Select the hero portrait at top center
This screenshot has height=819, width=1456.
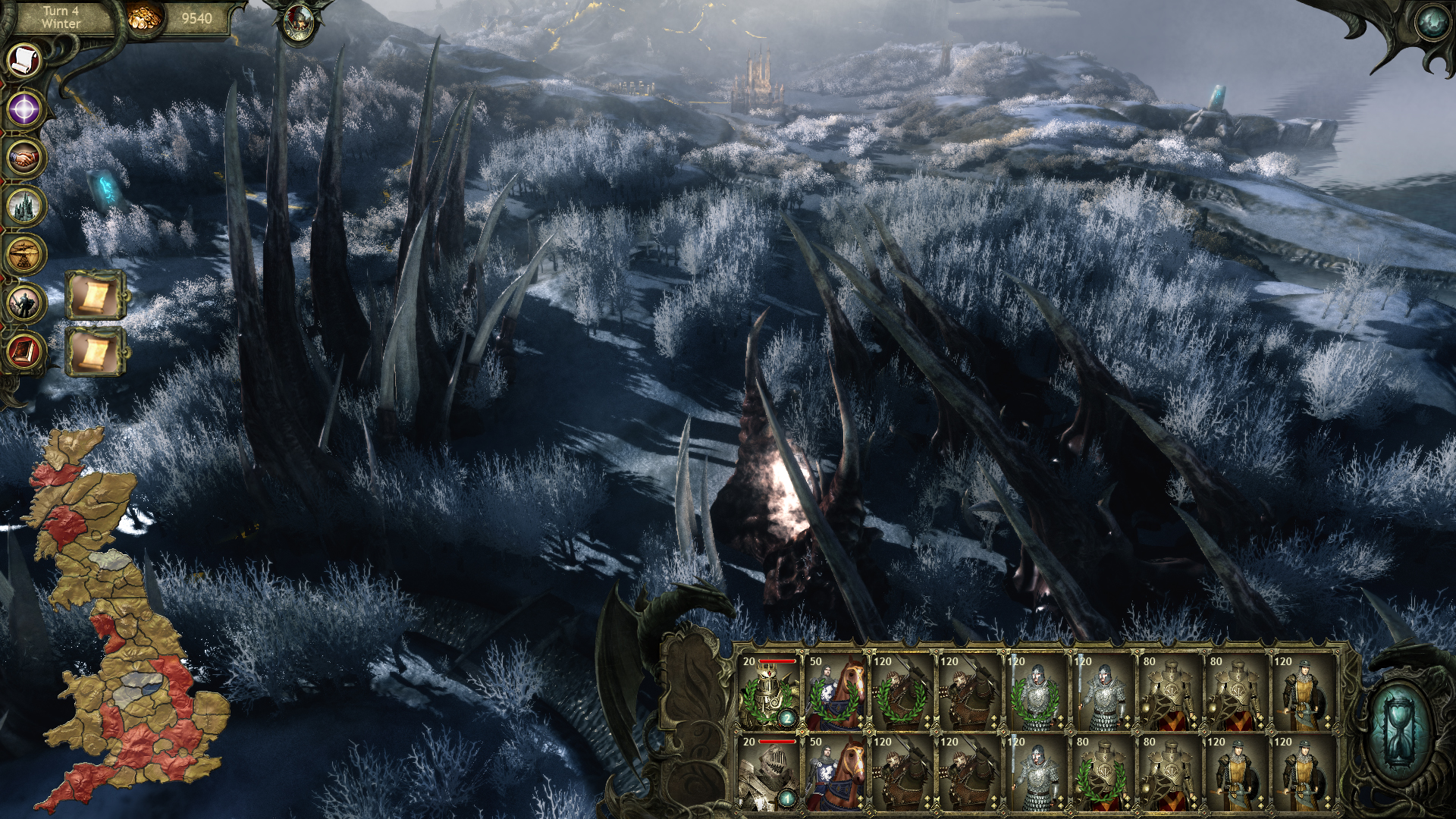pos(299,23)
